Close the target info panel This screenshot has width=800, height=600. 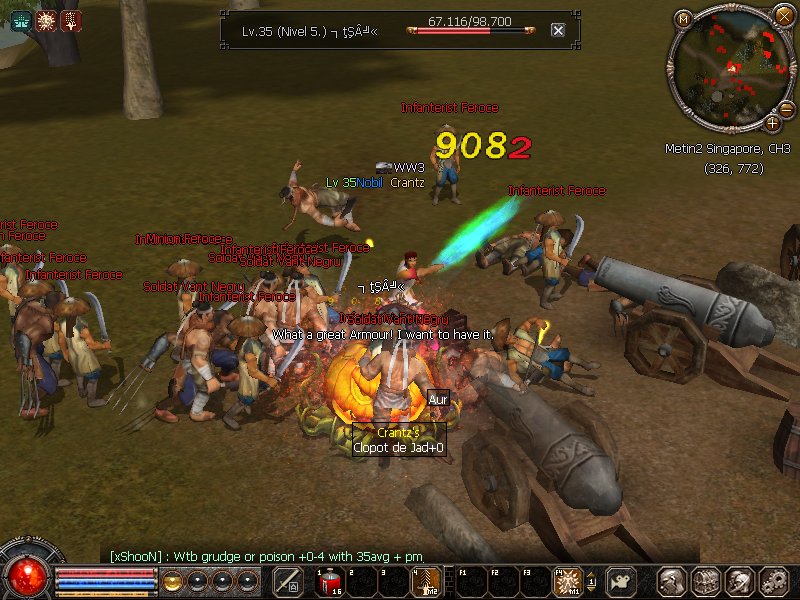558,30
